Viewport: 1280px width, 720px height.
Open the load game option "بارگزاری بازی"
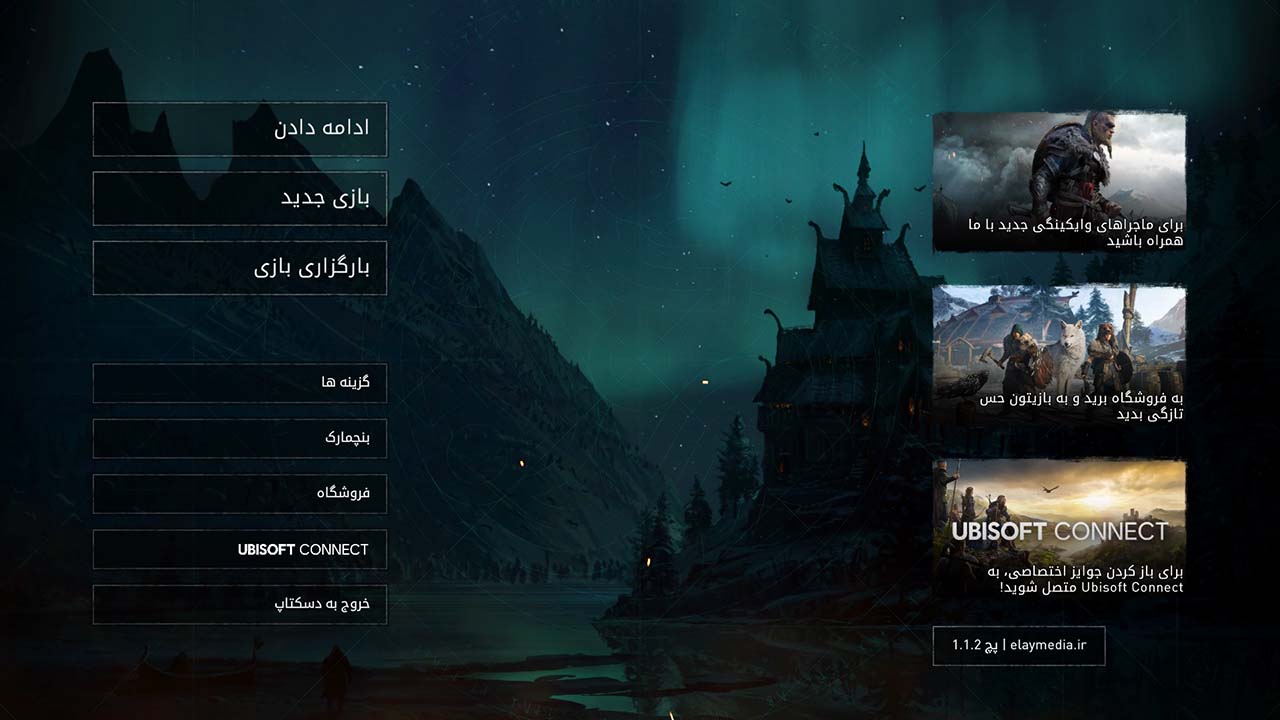(239, 268)
